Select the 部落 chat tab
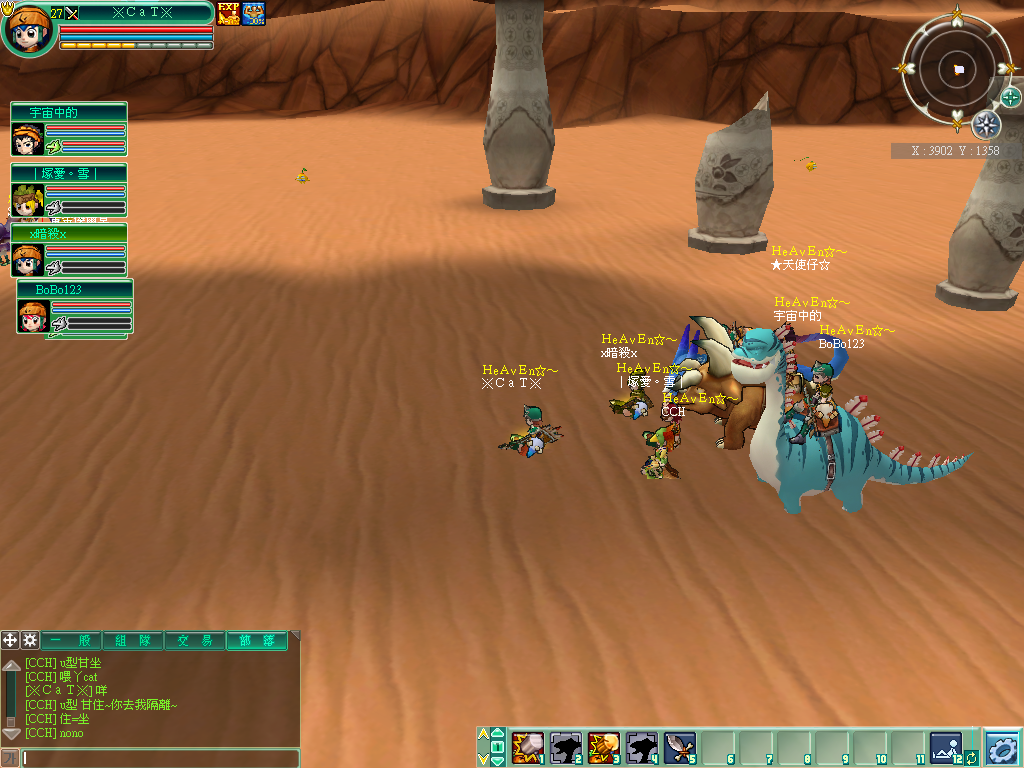 click(x=257, y=641)
